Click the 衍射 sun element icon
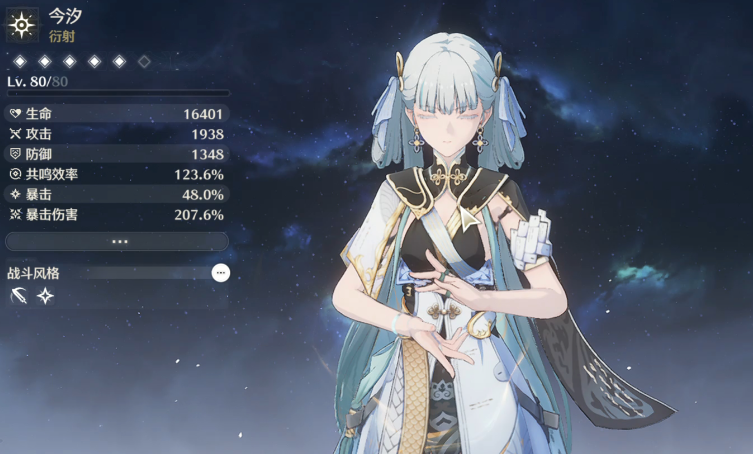The image size is (753, 454). 21,22
